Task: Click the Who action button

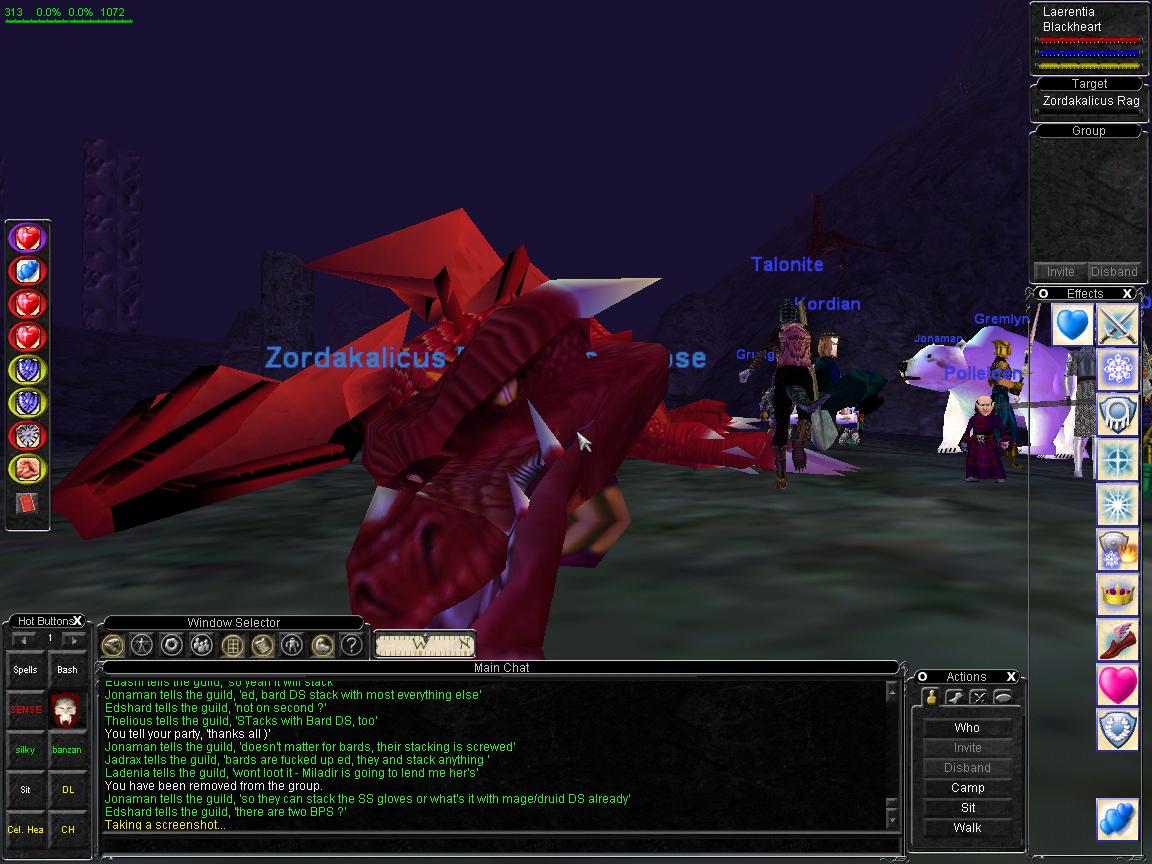Action: point(967,728)
